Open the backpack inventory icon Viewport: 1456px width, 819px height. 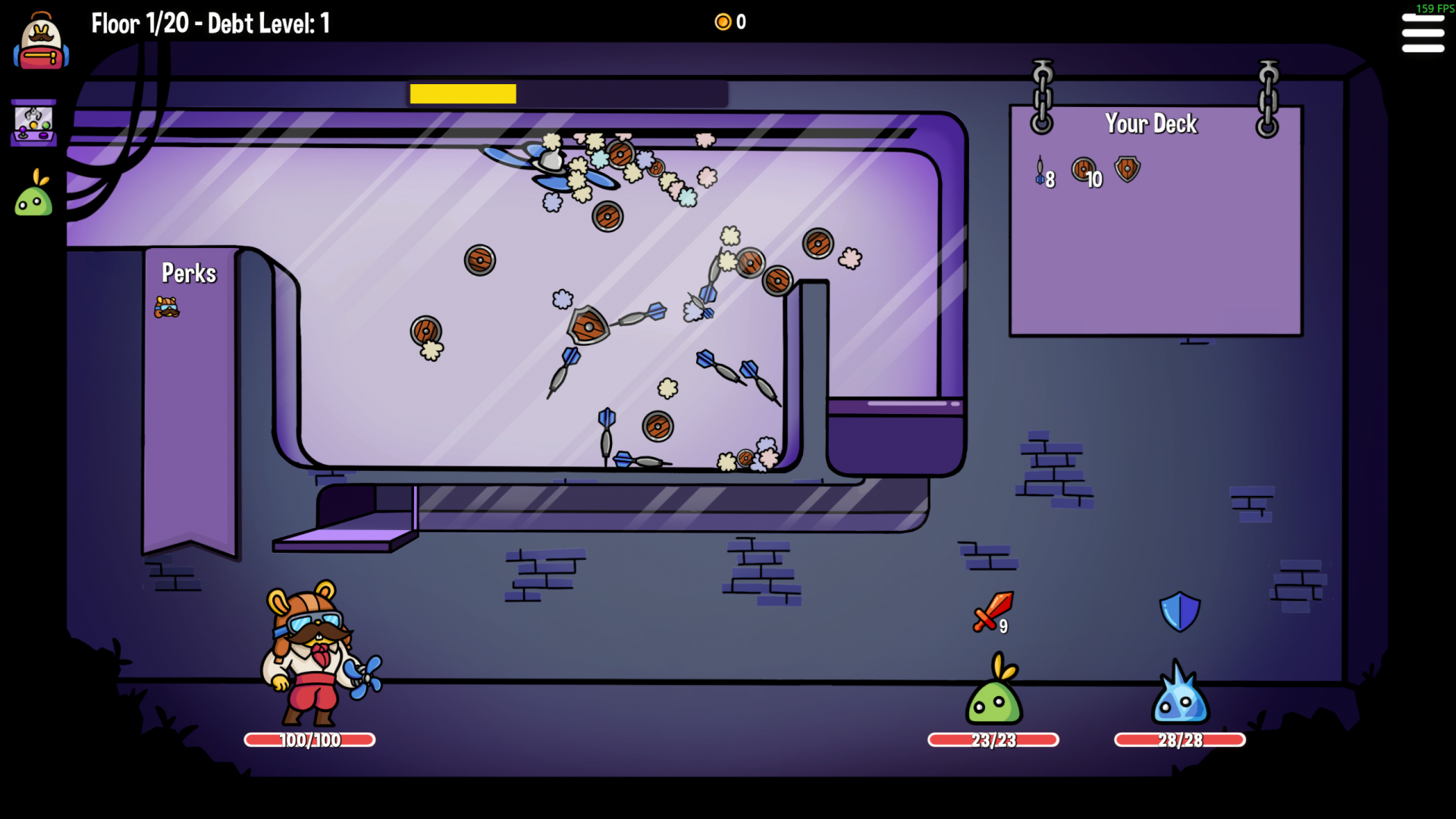point(41,44)
